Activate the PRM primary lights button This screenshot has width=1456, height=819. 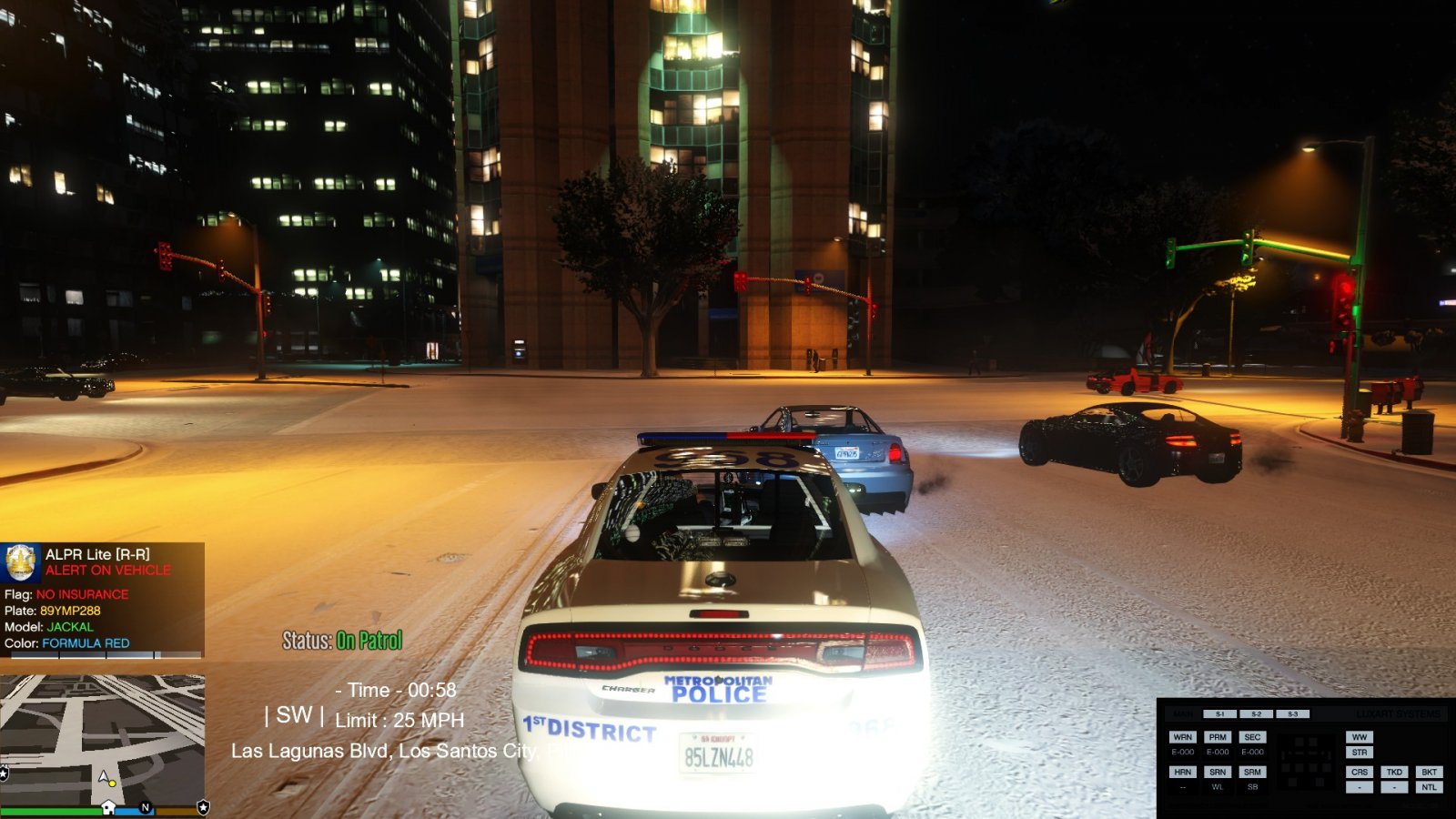coord(1218,737)
